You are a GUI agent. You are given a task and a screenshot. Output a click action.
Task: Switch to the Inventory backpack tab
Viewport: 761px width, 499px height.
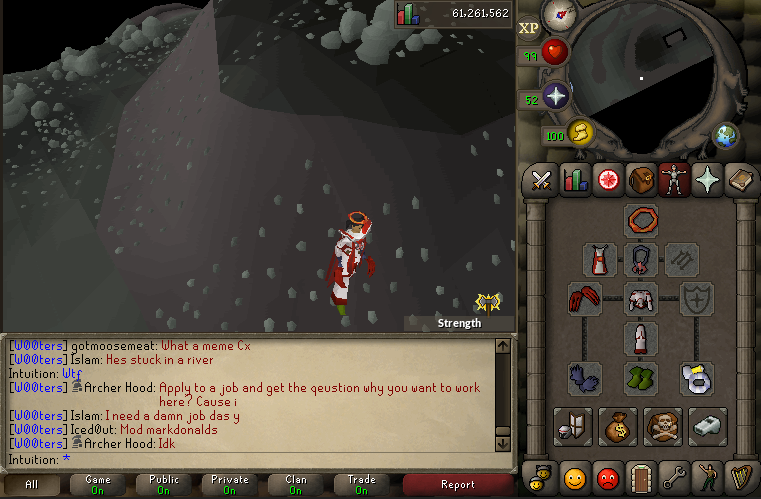641,180
